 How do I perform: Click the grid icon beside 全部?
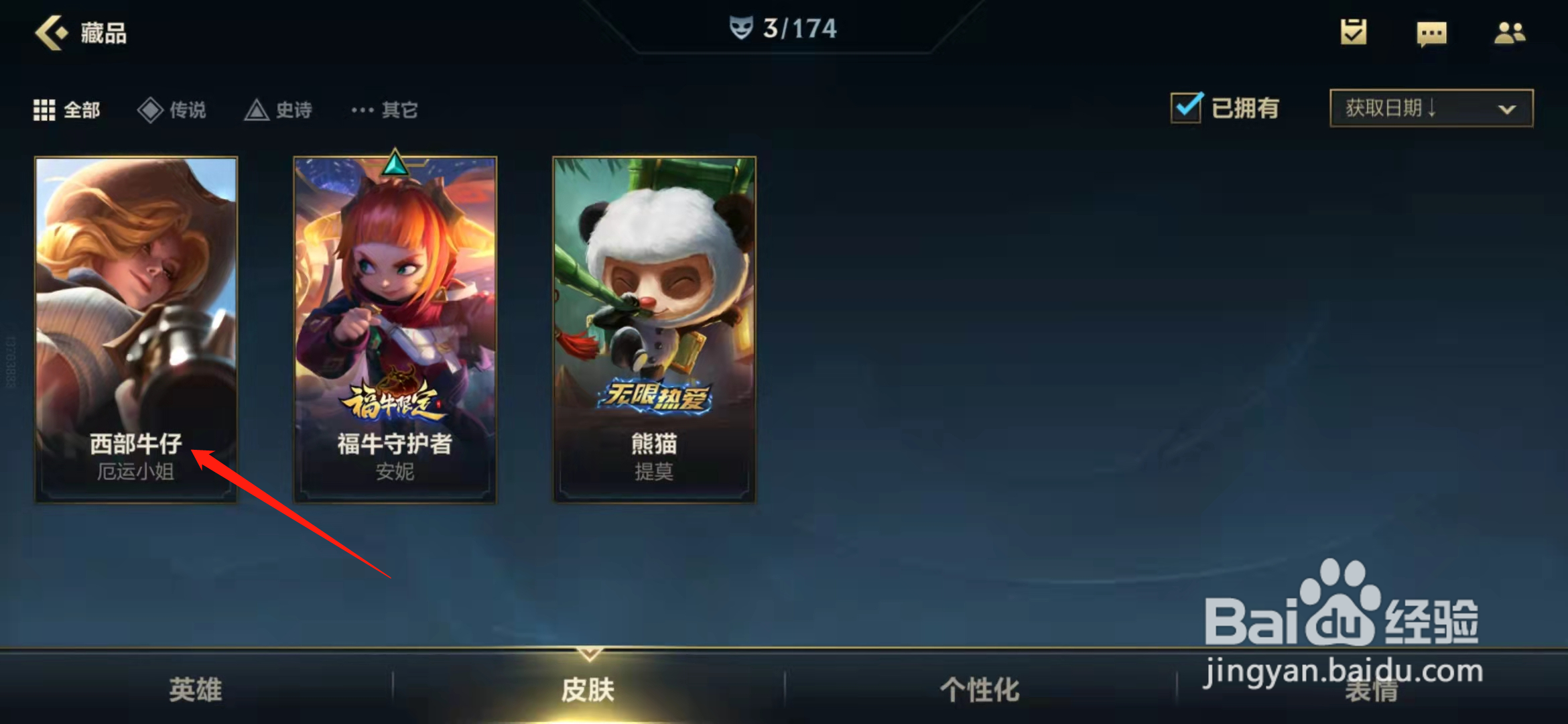pos(44,109)
